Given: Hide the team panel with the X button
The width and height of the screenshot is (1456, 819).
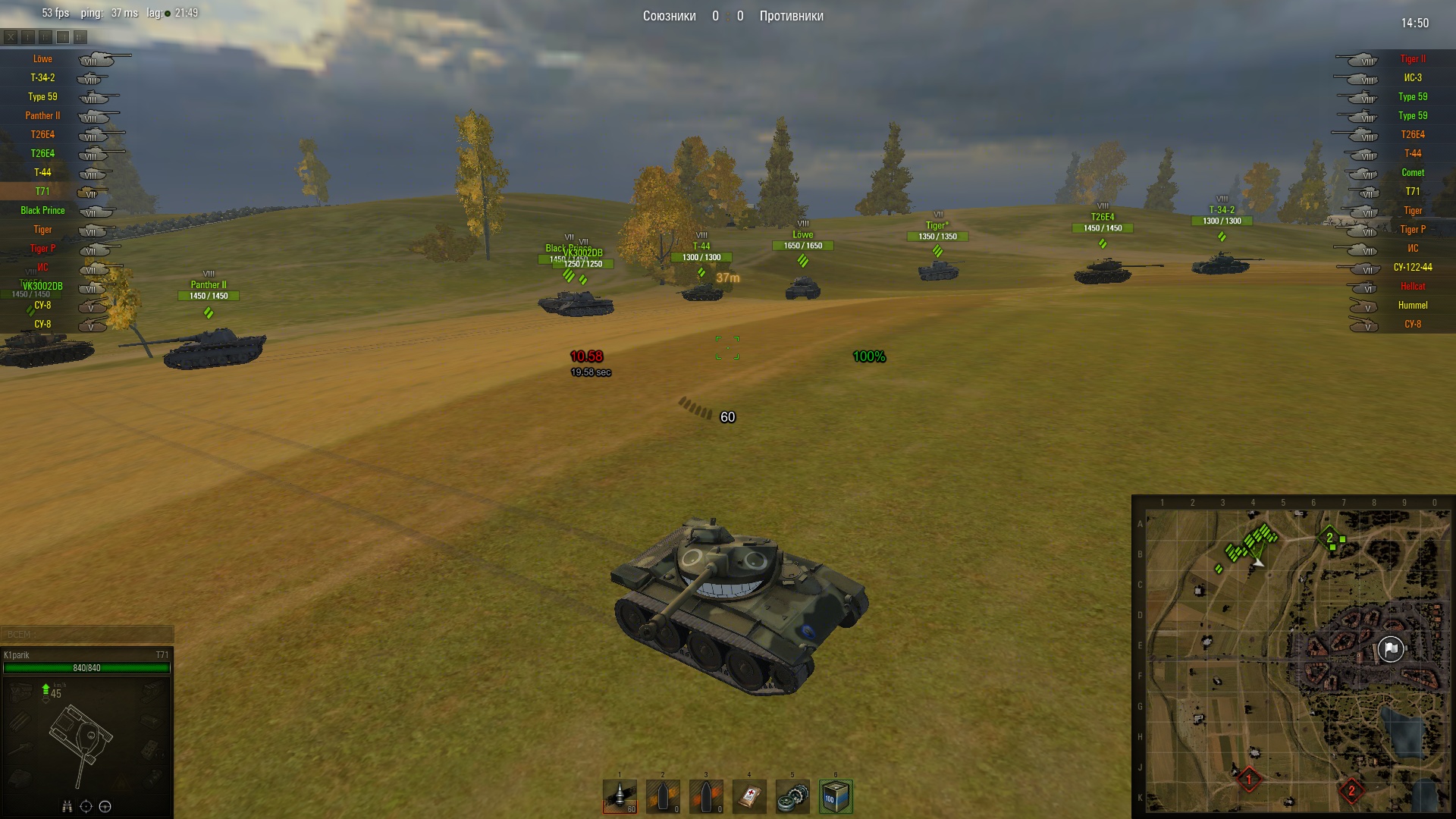Looking at the screenshot, I should 11,36.
